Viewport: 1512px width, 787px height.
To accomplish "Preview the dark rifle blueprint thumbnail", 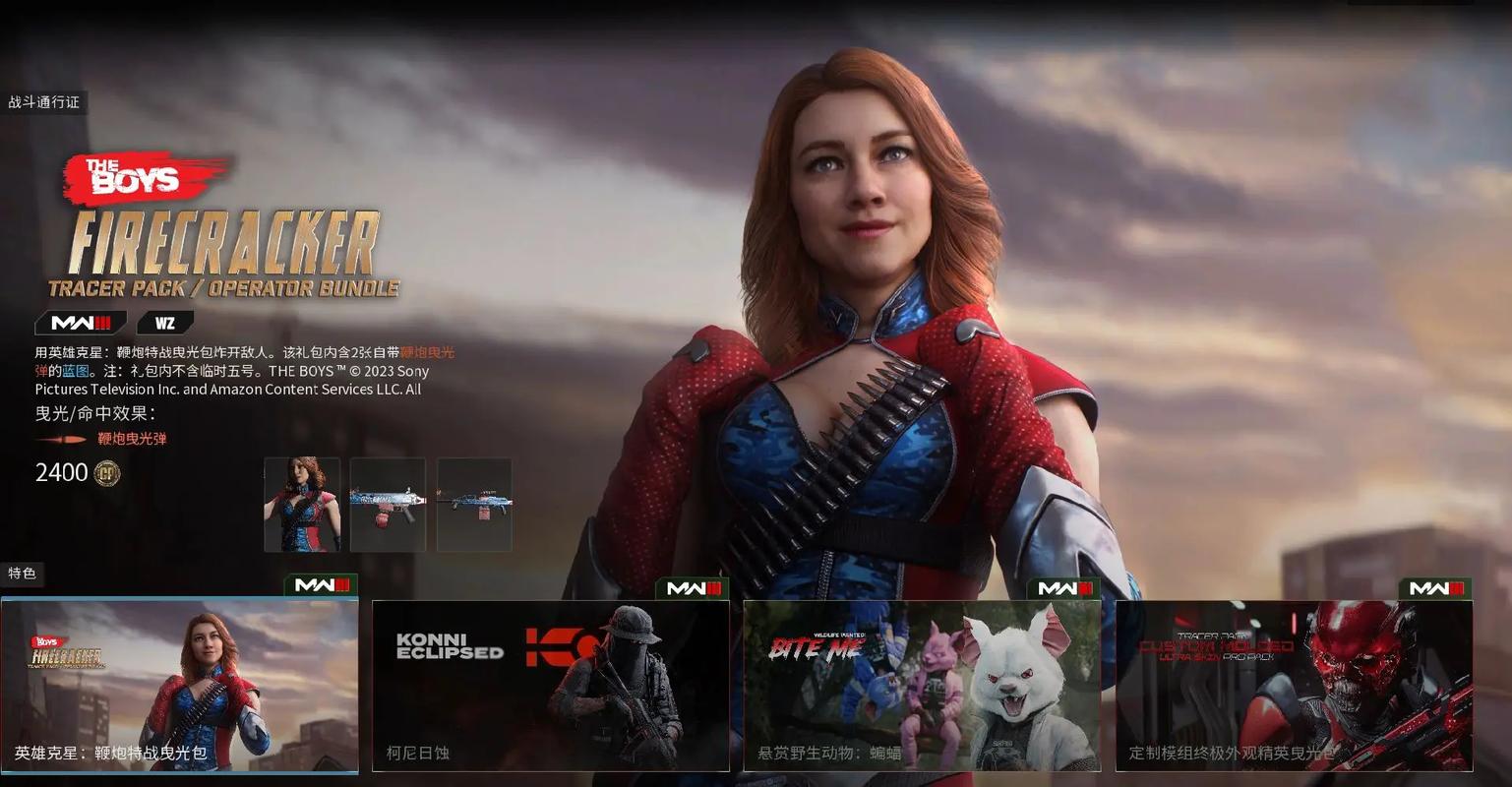I will coord(474,504).
